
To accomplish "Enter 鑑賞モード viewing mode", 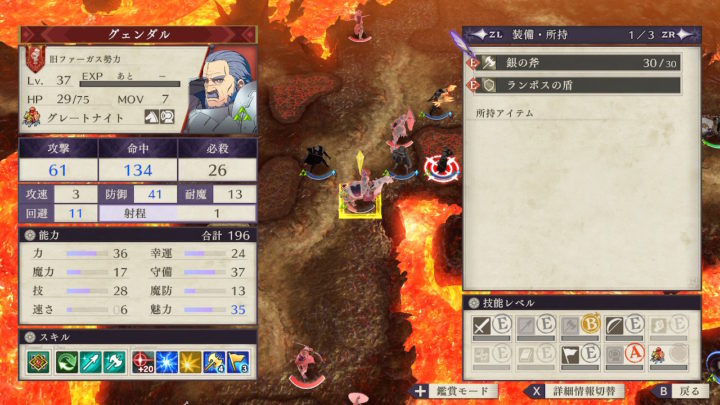I will pyautogui.click(x=453, y=391).
